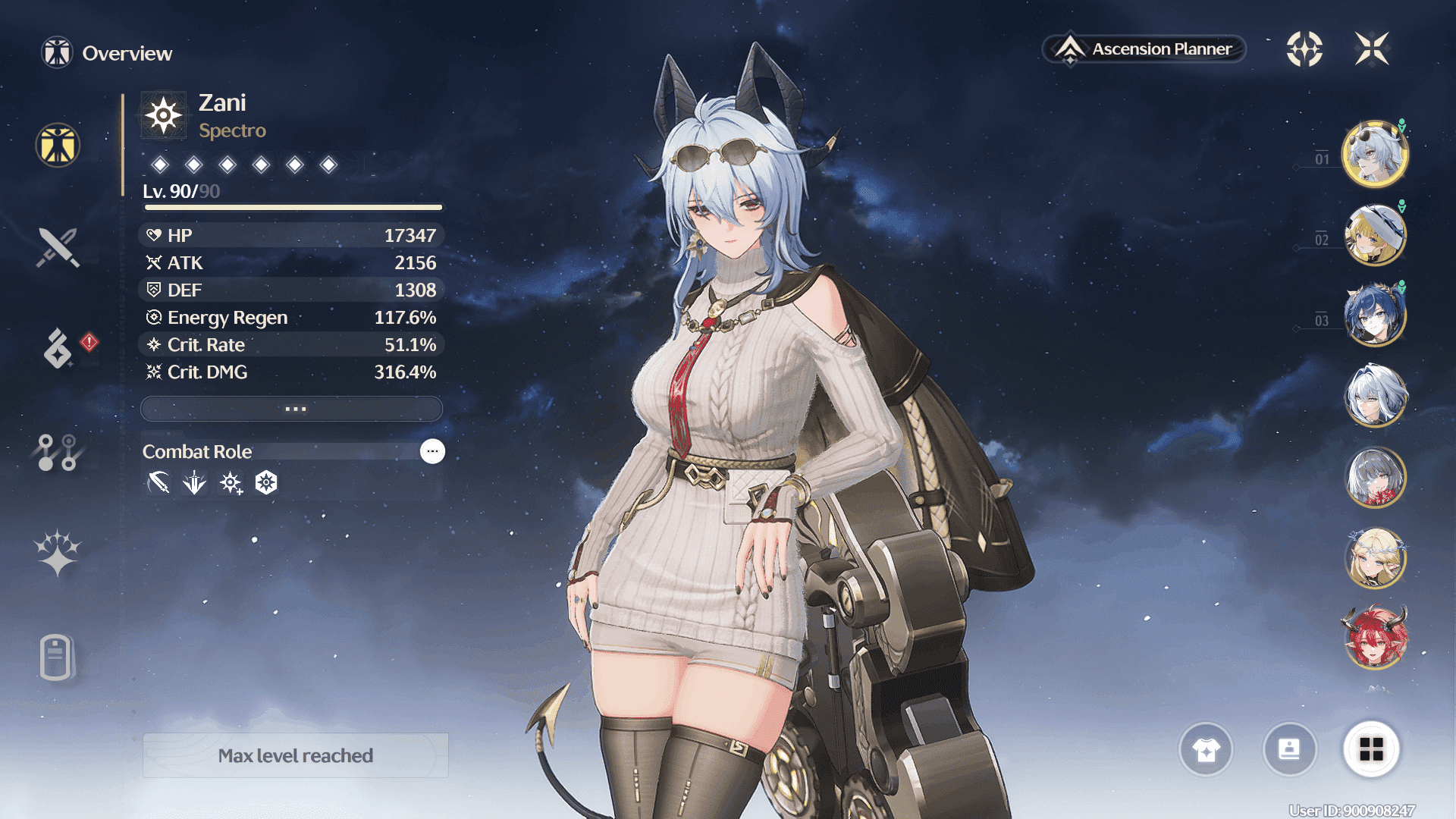The width and height of the screenshot is (1456, 819).
Task: Select the Overview figure tab
Action: click(x=58, y=145)
